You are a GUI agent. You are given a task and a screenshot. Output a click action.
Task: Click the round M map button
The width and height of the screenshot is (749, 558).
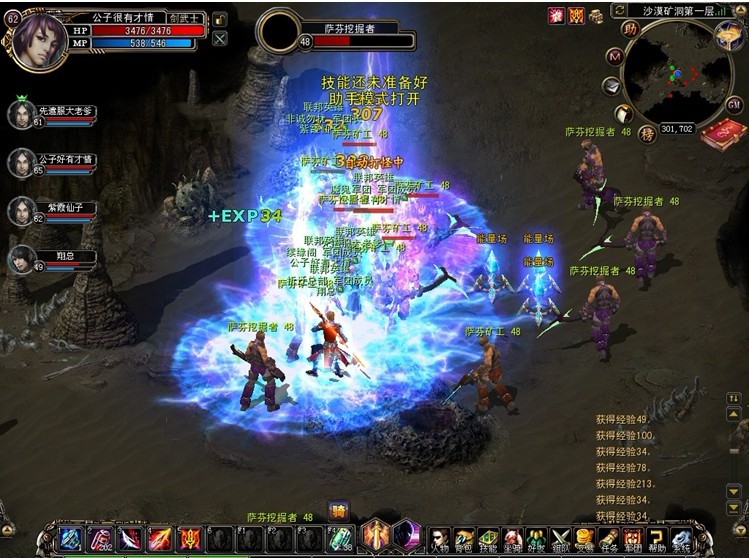pyautogui.click(x=615, y=56)
